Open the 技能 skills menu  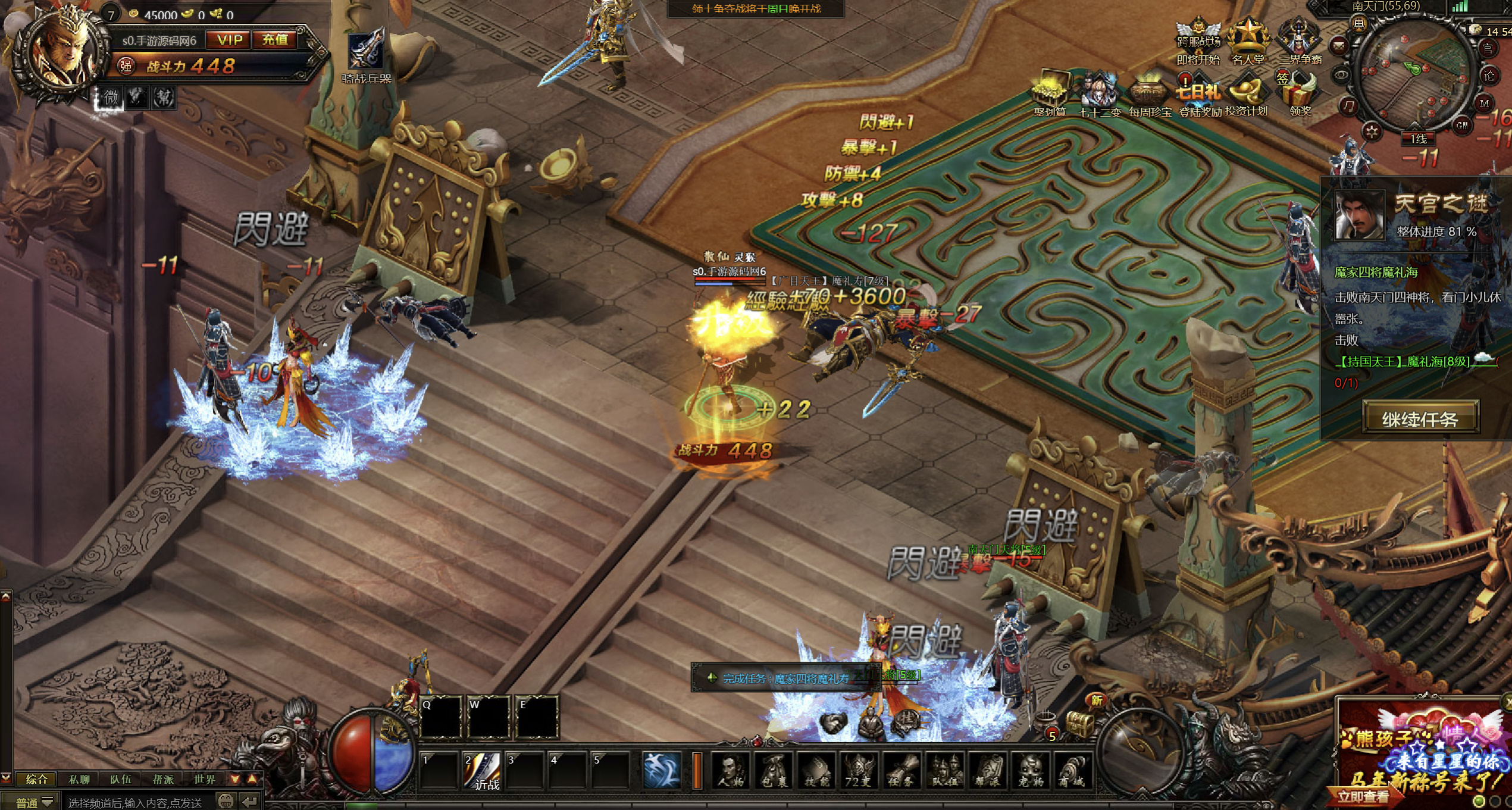pyautogui.click(x=816, y=771)
